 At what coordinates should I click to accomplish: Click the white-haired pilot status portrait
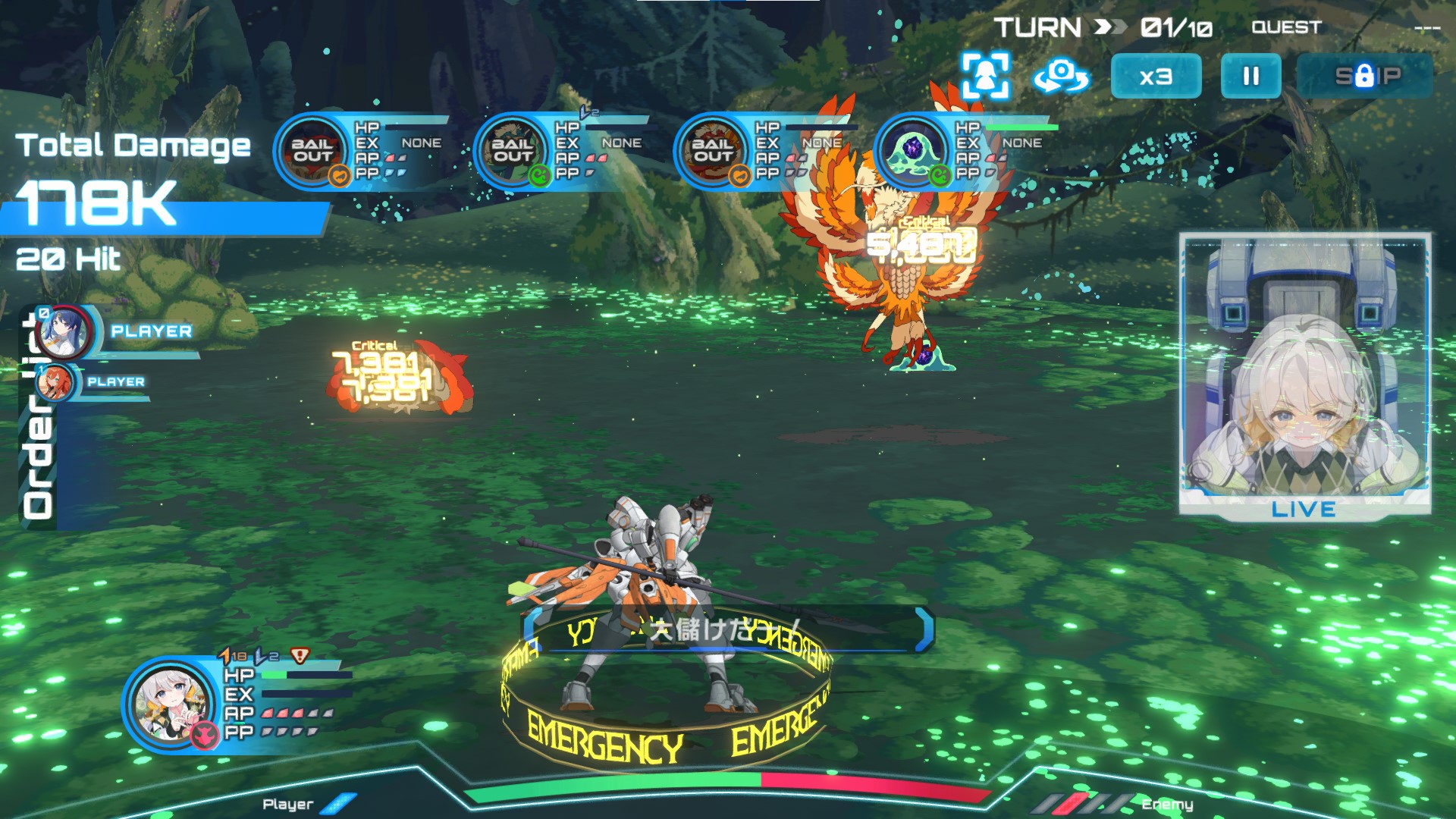171,704
